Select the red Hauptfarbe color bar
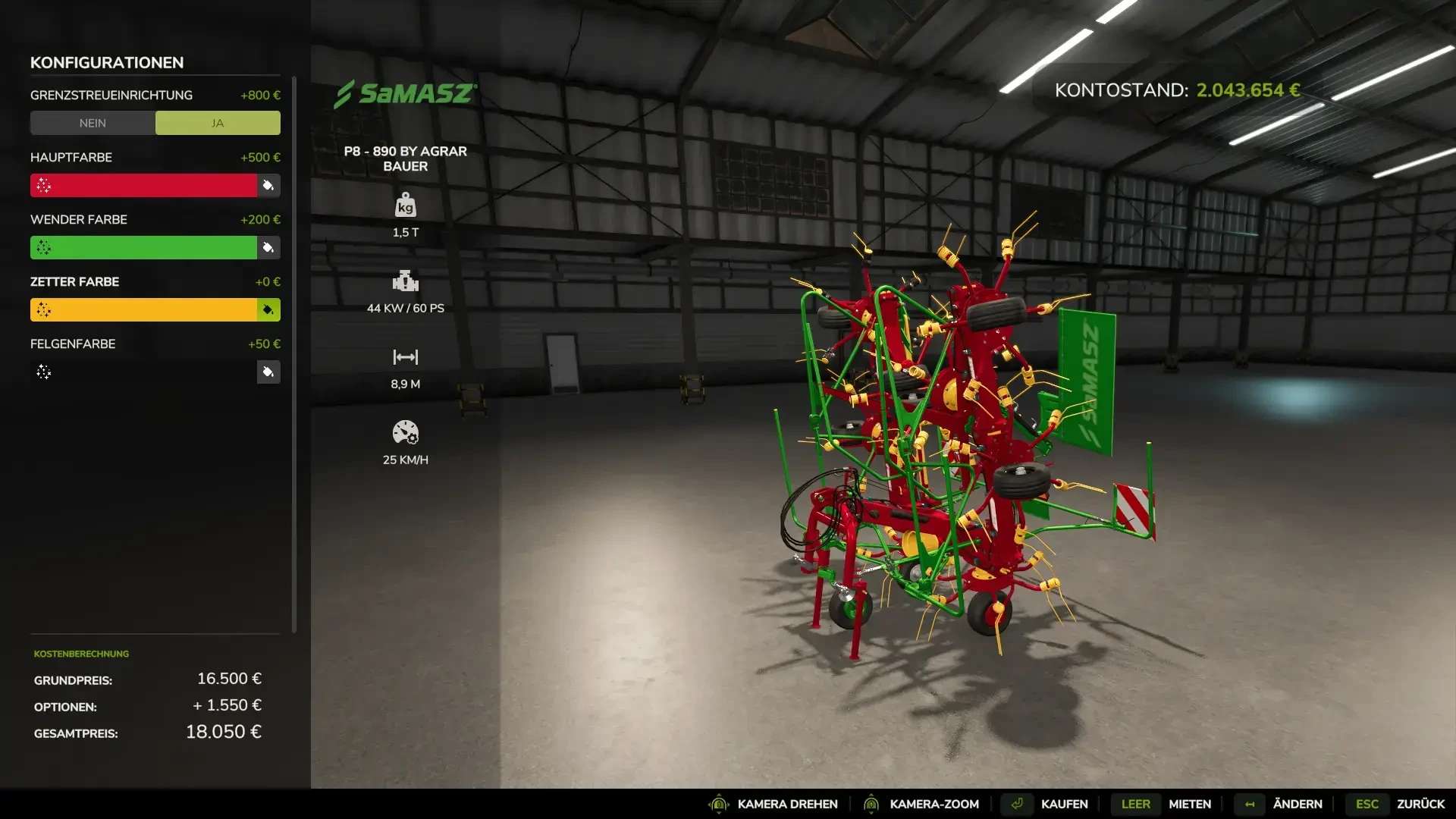Viewport: 1456px width, 819px height. (x=144, y=186)
